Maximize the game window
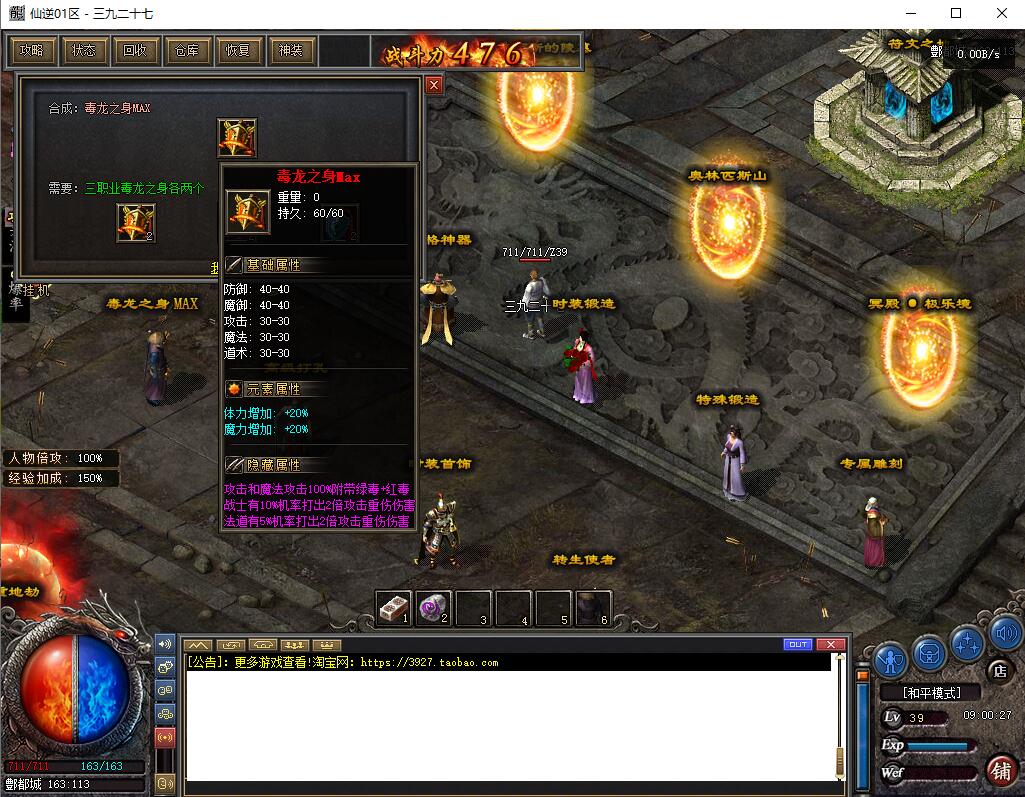The height and width of the screenshot is (797, 1025). point(956,13)
